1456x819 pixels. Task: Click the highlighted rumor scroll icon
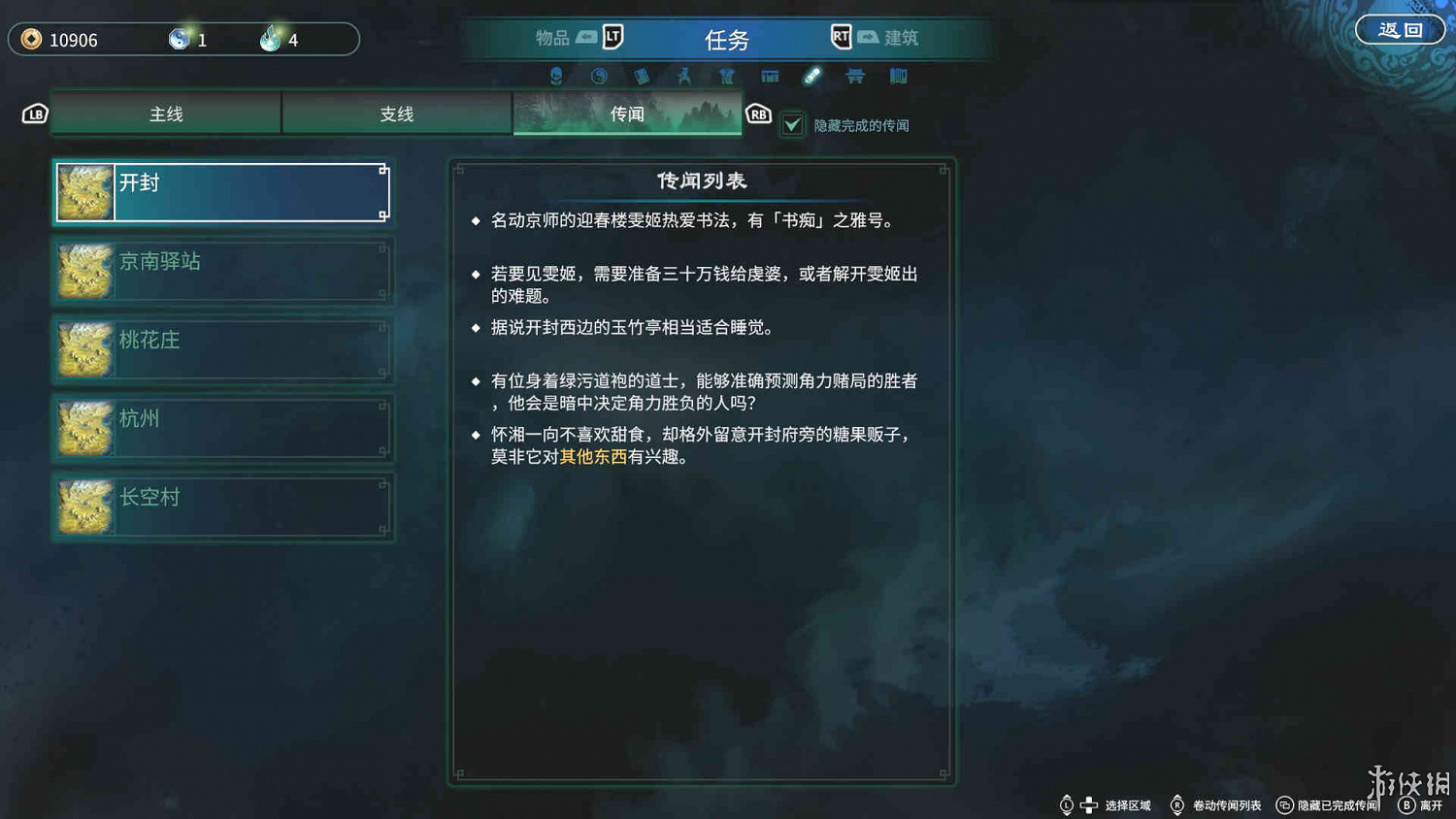pyautogui.click(x=812, y=76)
